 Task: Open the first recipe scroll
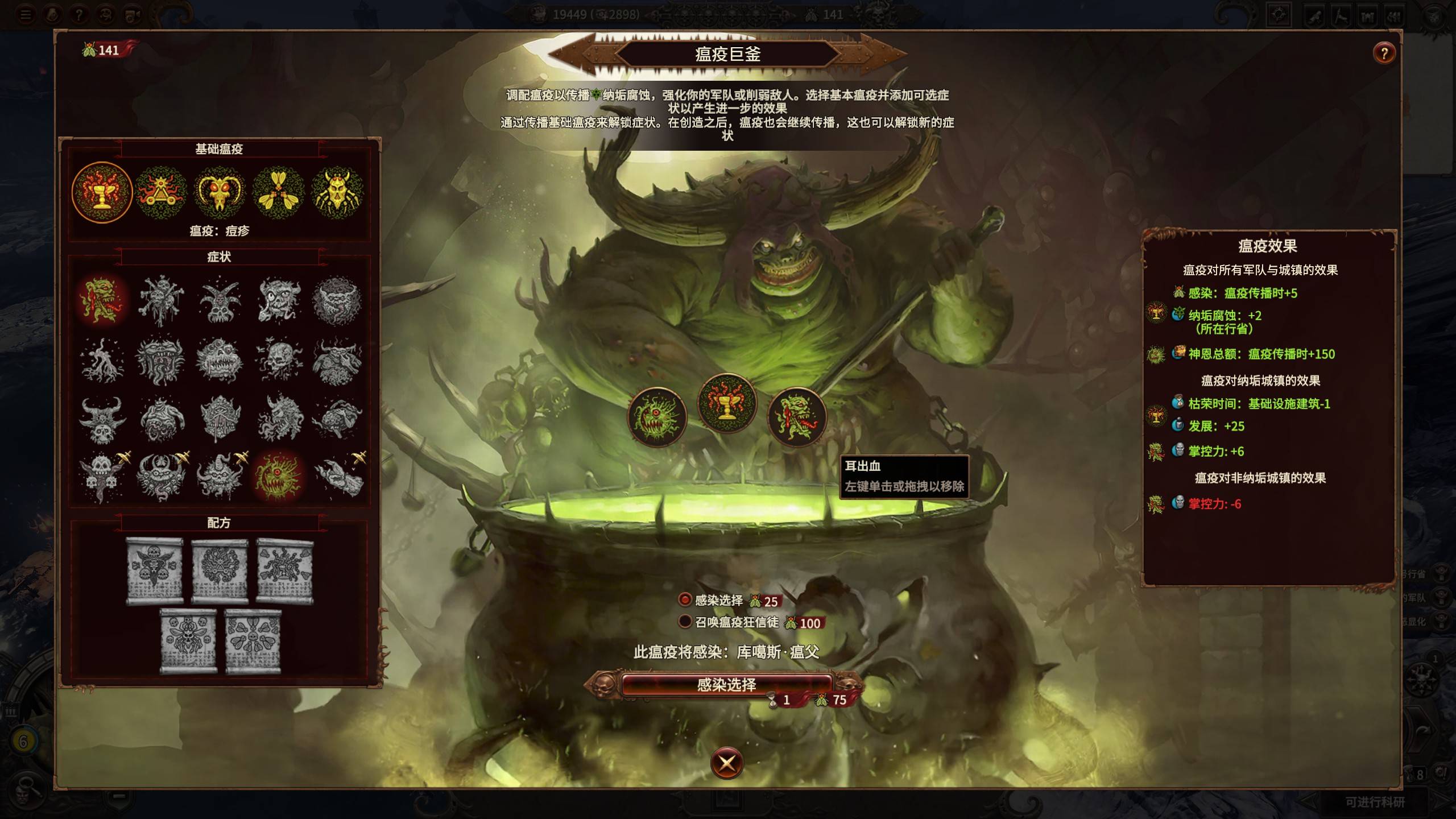tap(154, 570)
